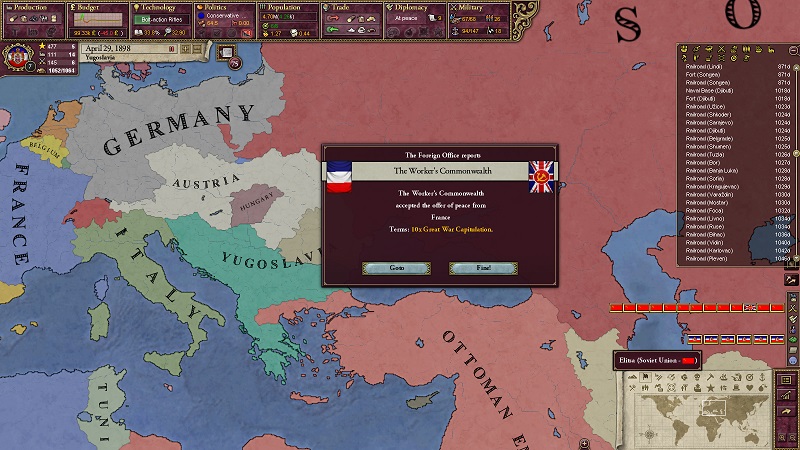Switch to the Technology panel
800x450 pixels.
[161, 7]
